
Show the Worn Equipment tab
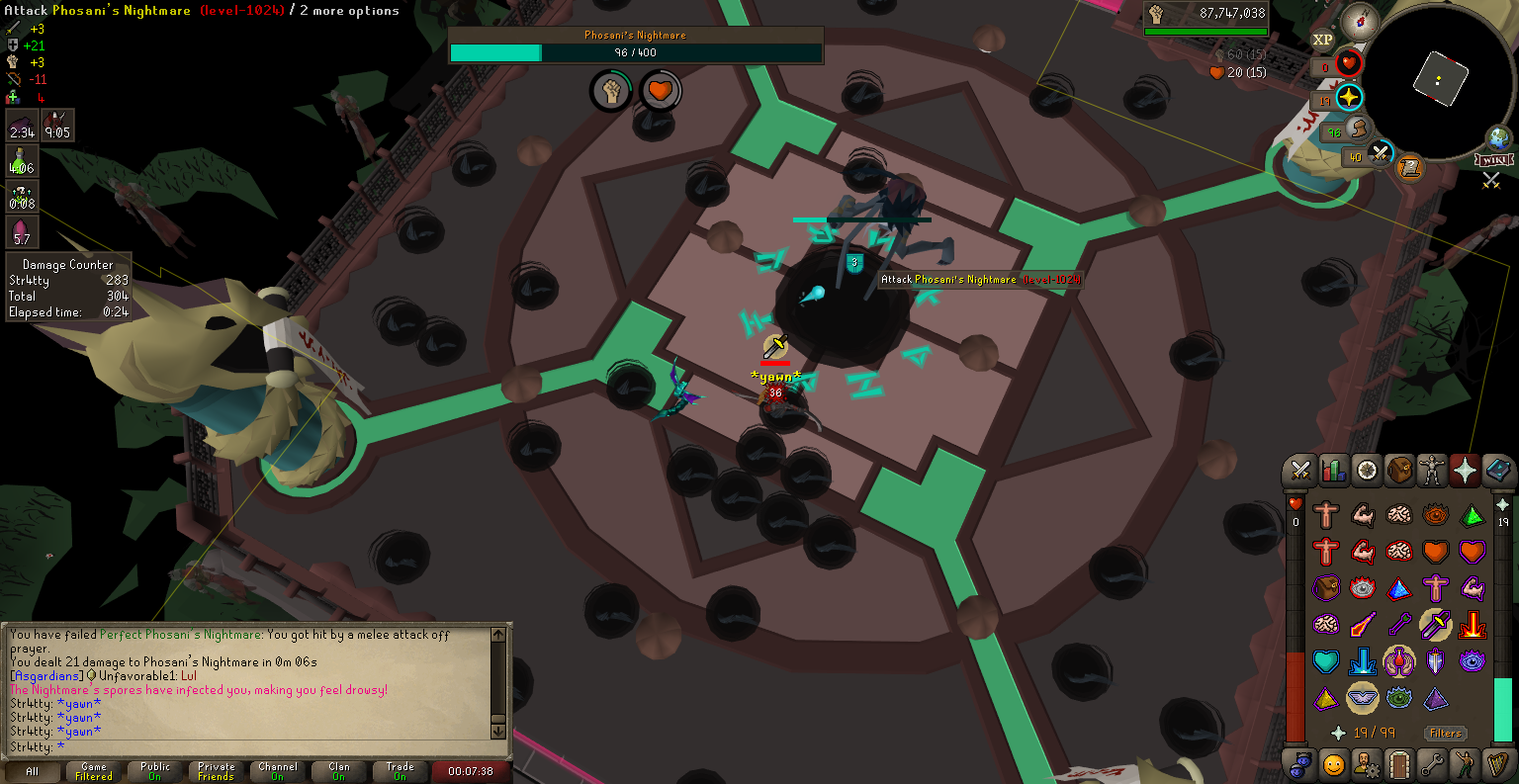tap(1432, 472)
